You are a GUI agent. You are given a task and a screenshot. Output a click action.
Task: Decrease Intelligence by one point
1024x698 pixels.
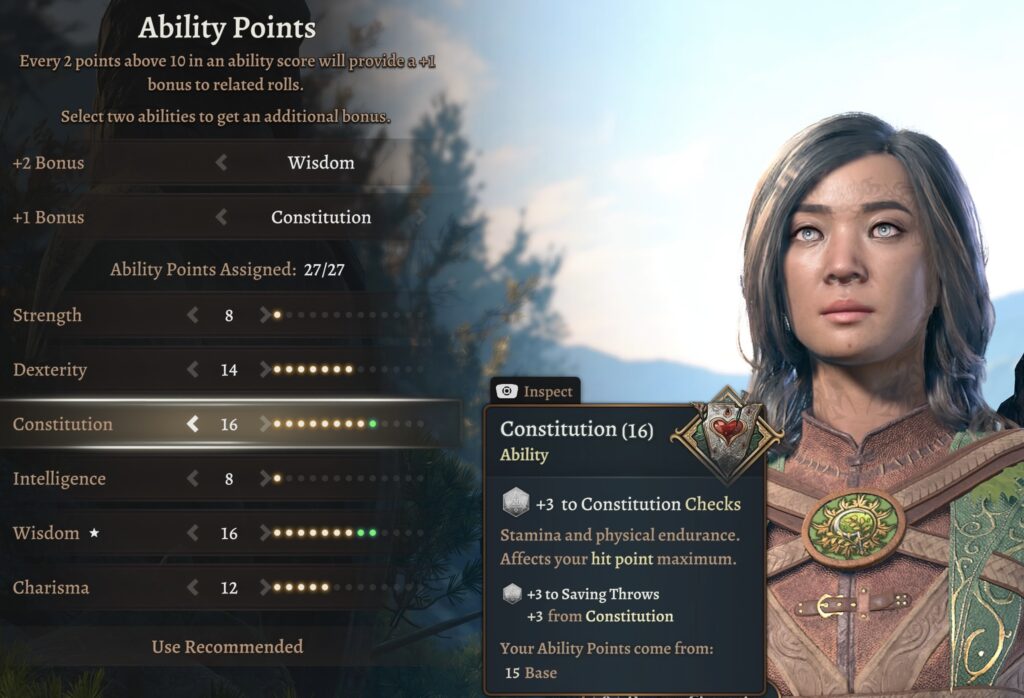pyautogui.click(x=193, y=479)
